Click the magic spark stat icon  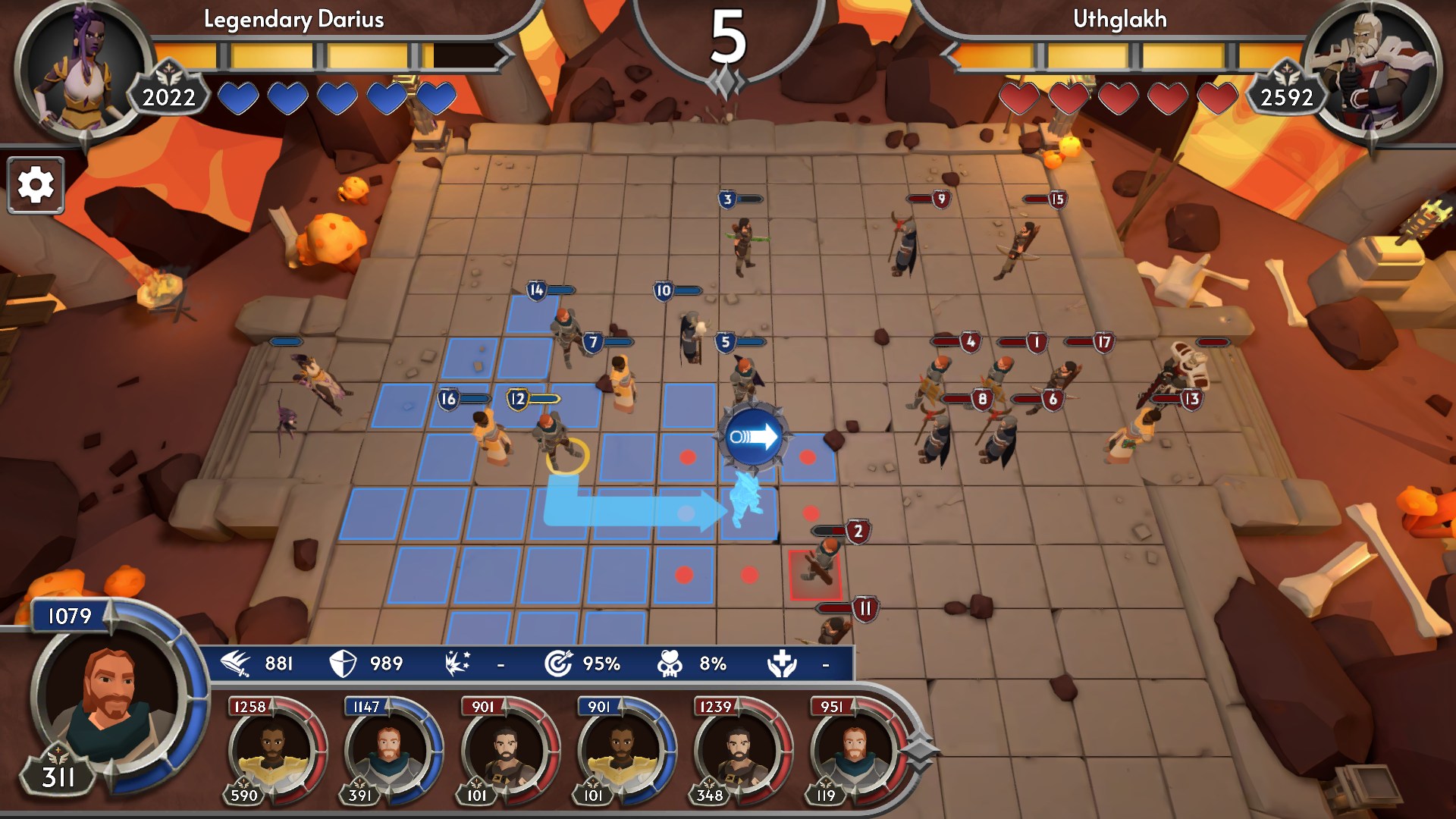[455, 663]
